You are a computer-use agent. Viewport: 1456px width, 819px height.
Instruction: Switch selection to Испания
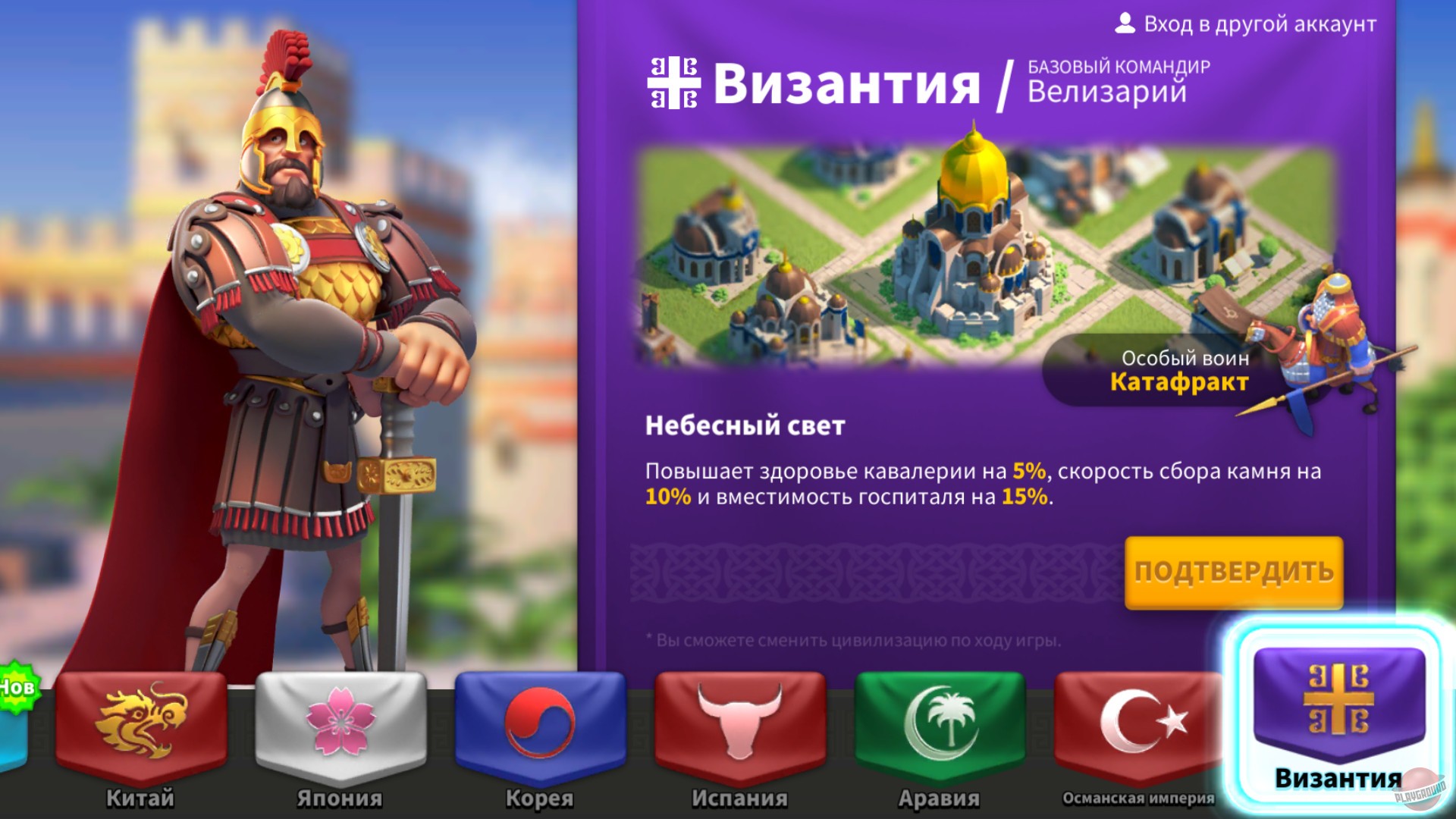739,747
